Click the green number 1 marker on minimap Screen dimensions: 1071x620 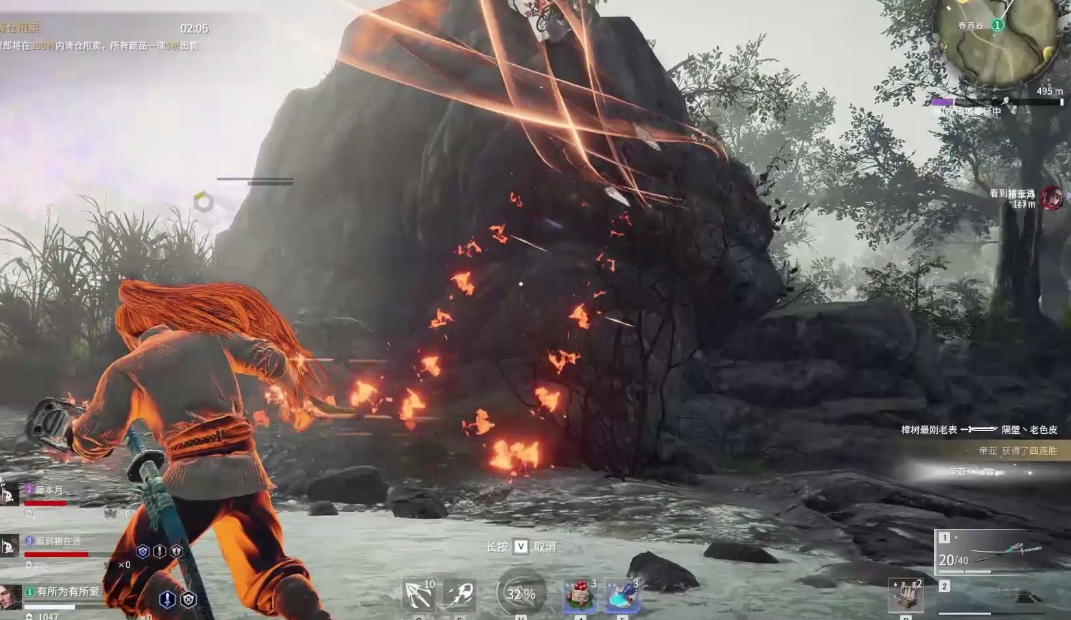(997, 25)
